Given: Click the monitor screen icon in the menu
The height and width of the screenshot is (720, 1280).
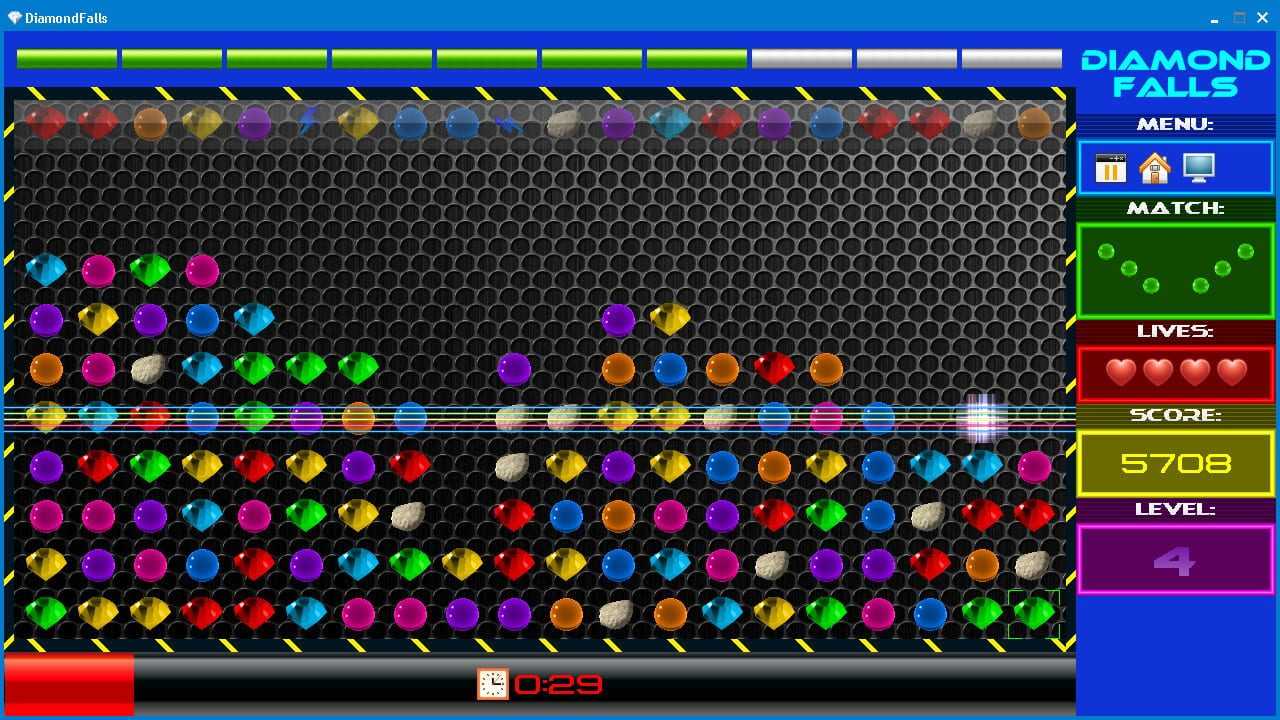Looking at the screenshot, I should pos(1198,167).
